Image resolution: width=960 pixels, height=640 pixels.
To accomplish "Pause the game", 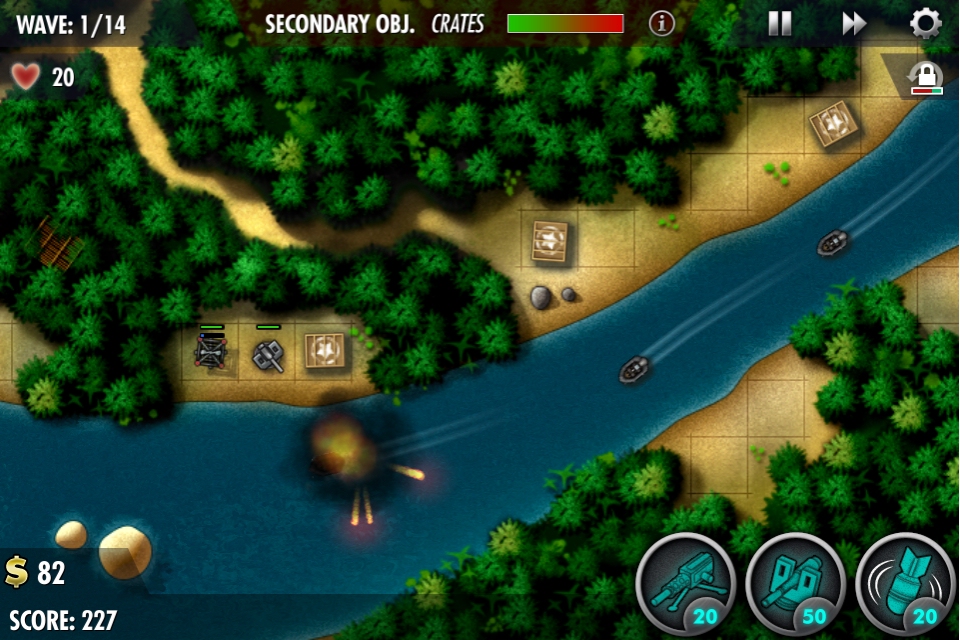I will [780, 24].
